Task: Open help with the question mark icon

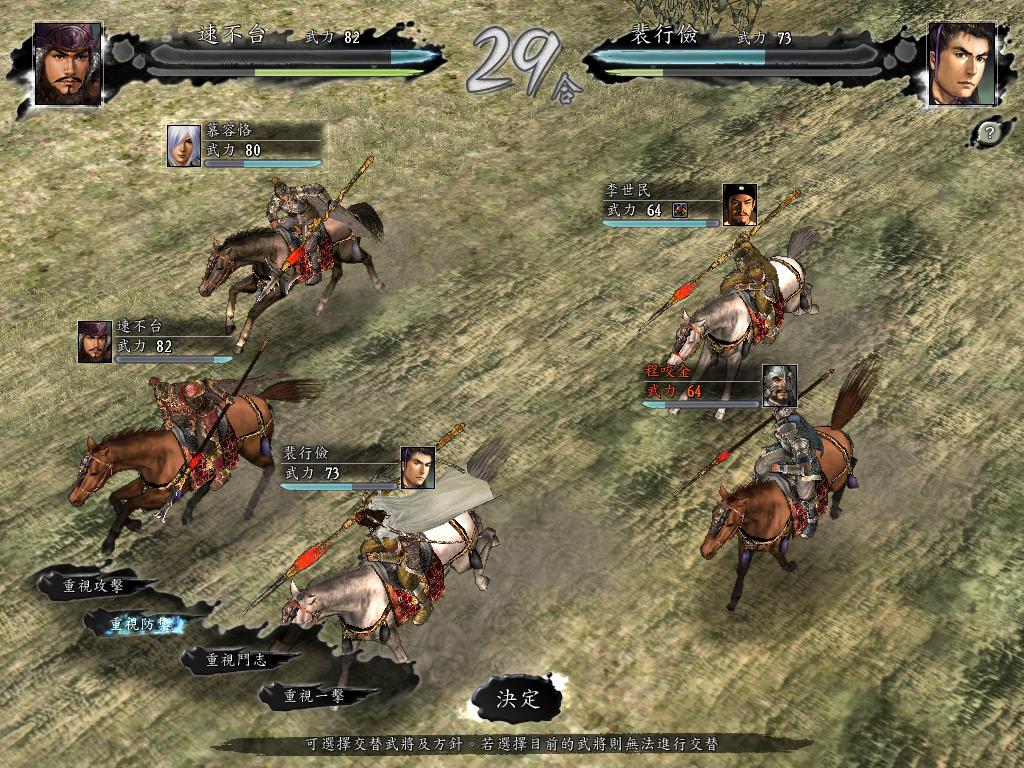Action: pyautogui.click(x=989, y=131)
